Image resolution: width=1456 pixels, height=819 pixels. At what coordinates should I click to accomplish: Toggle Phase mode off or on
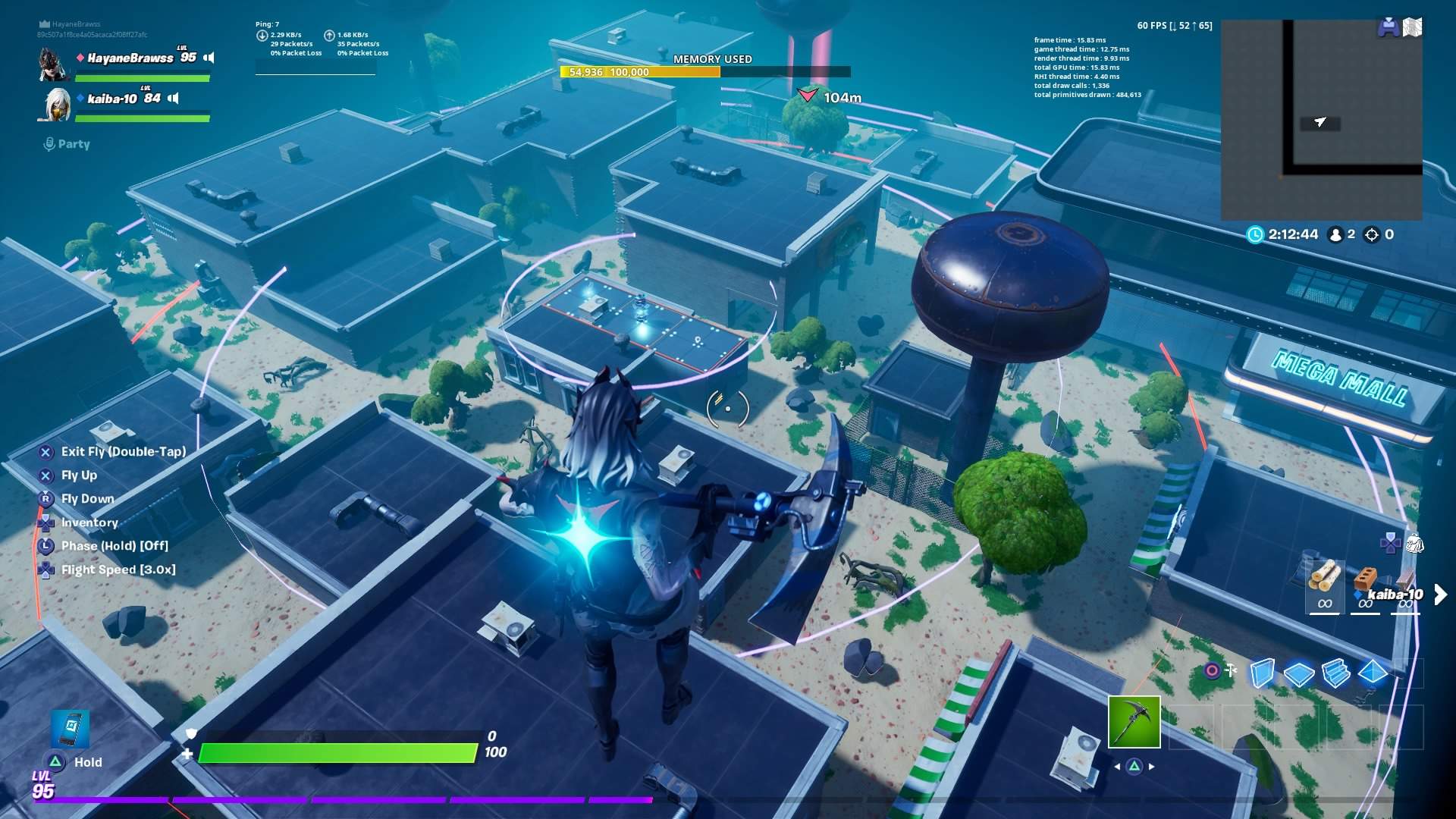[x=114, y=545]
